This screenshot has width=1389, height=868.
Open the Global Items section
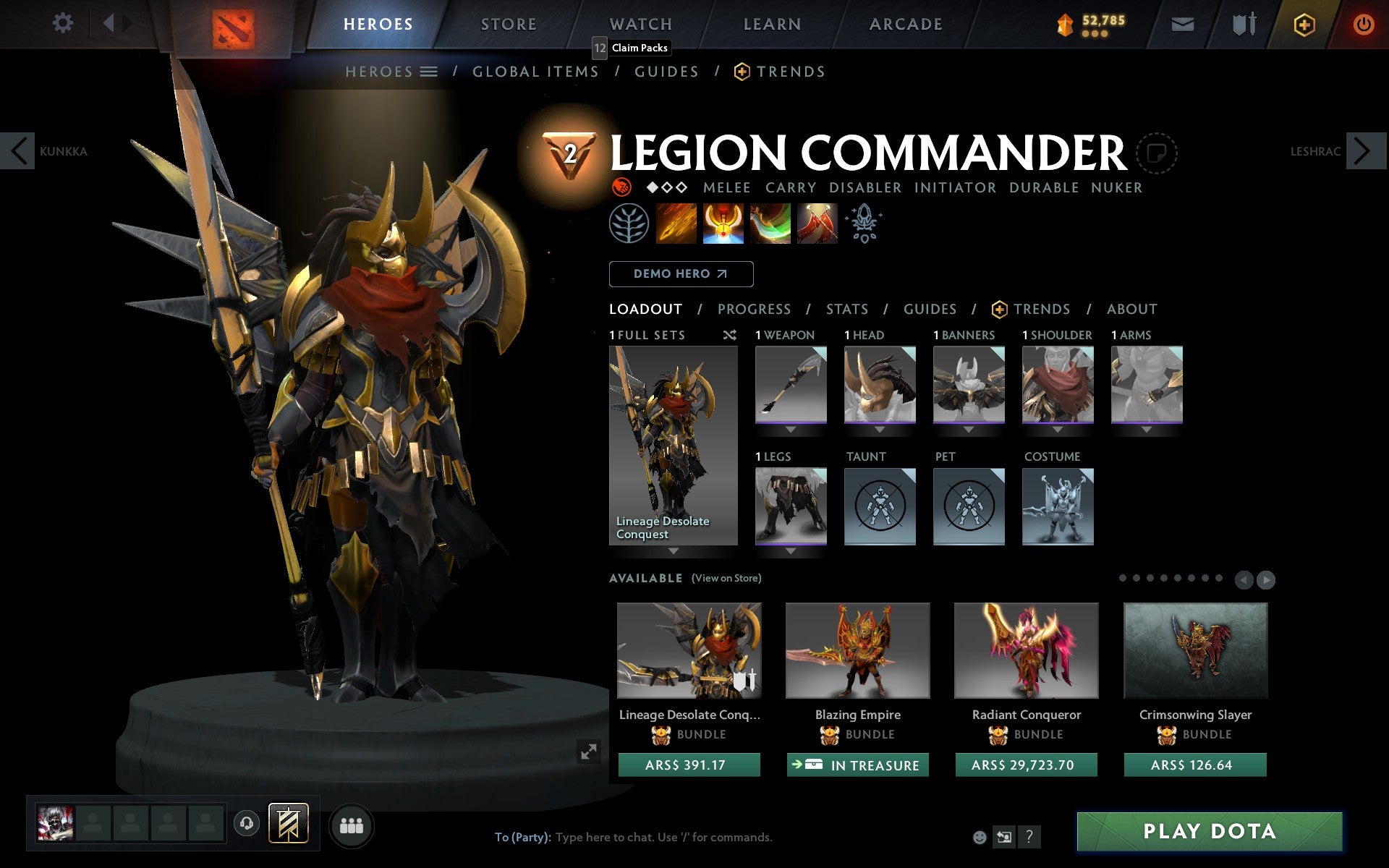535,72
